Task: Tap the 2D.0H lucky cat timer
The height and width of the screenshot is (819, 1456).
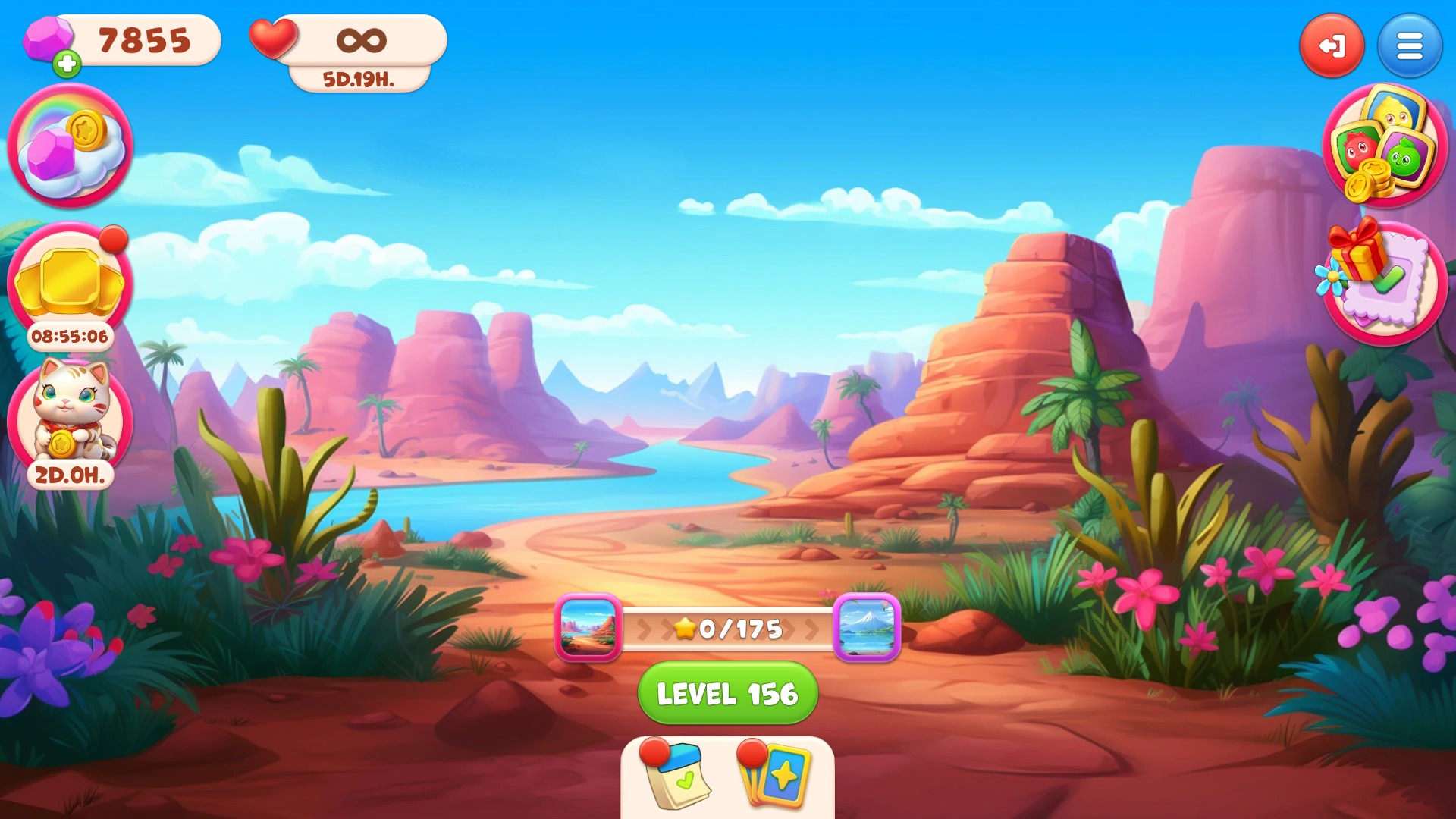Action: coord(68,475)
